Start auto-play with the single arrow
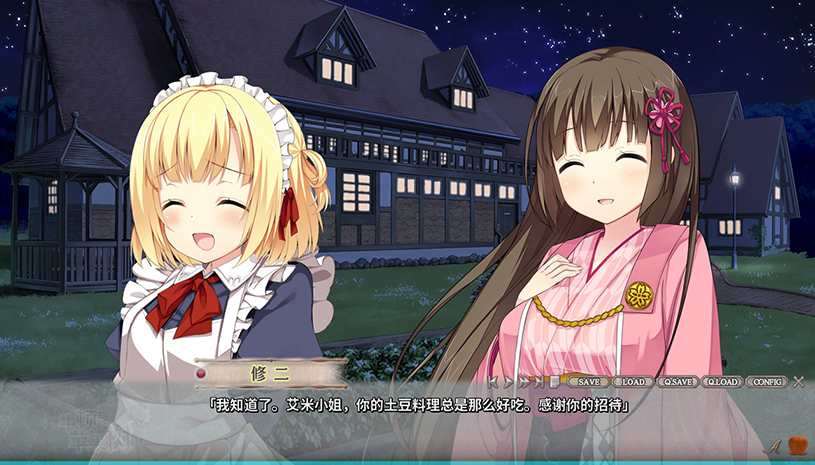 [509, 381]
